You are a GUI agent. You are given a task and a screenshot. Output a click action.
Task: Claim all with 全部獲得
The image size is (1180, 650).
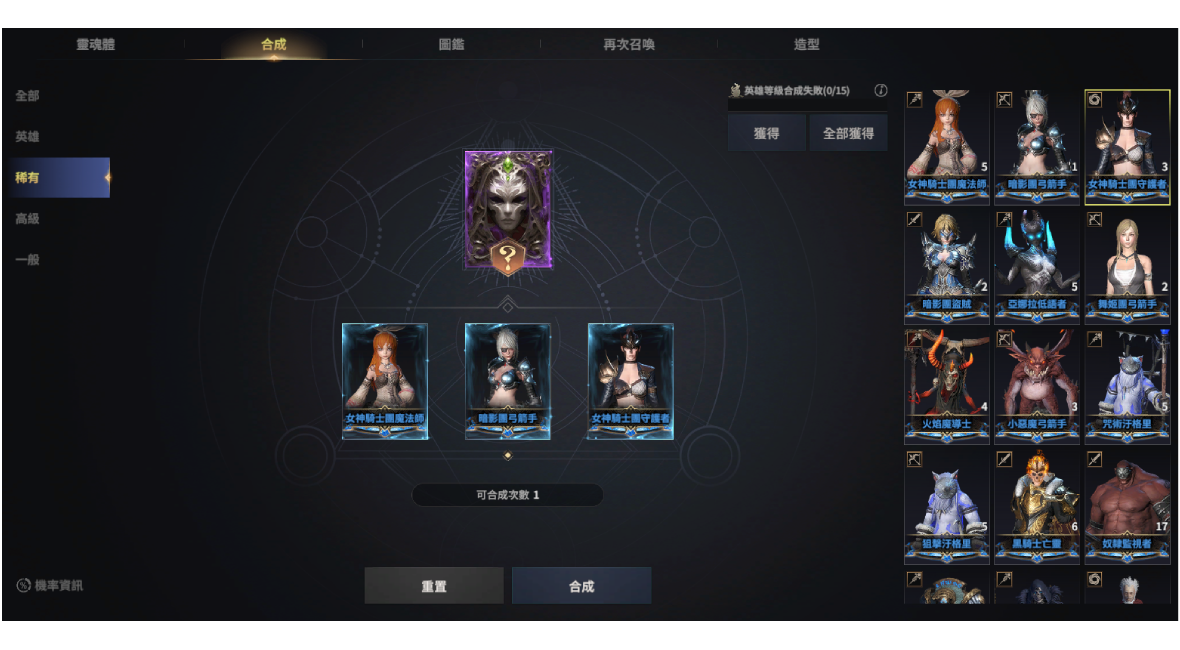click(848, 133)
